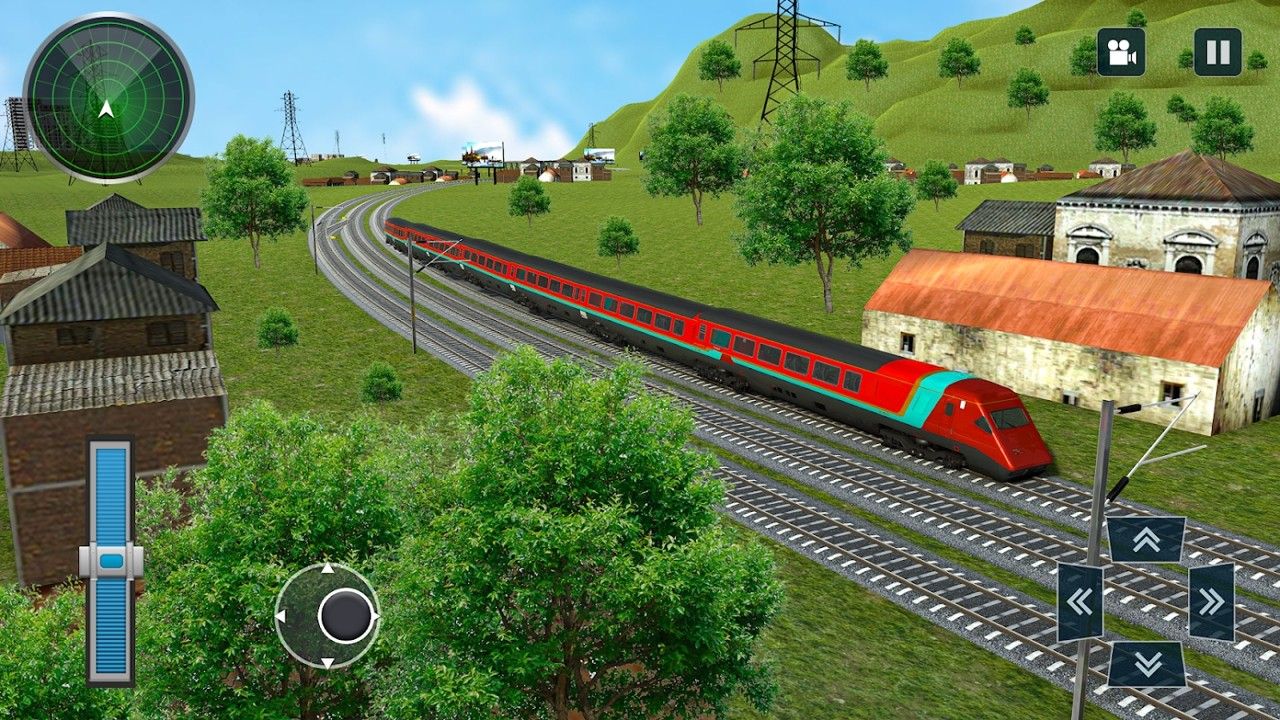This screenshot has height=720, width=1280.
Task: Engage the throttle by tapping its knob
Action: [x=108, y=563]
